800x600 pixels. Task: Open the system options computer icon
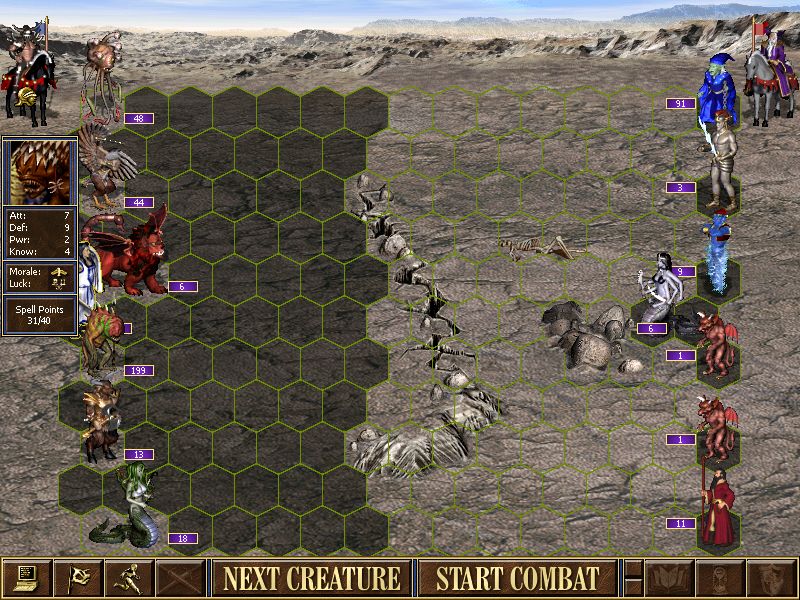pyautogui.click(x=27, y=577)
